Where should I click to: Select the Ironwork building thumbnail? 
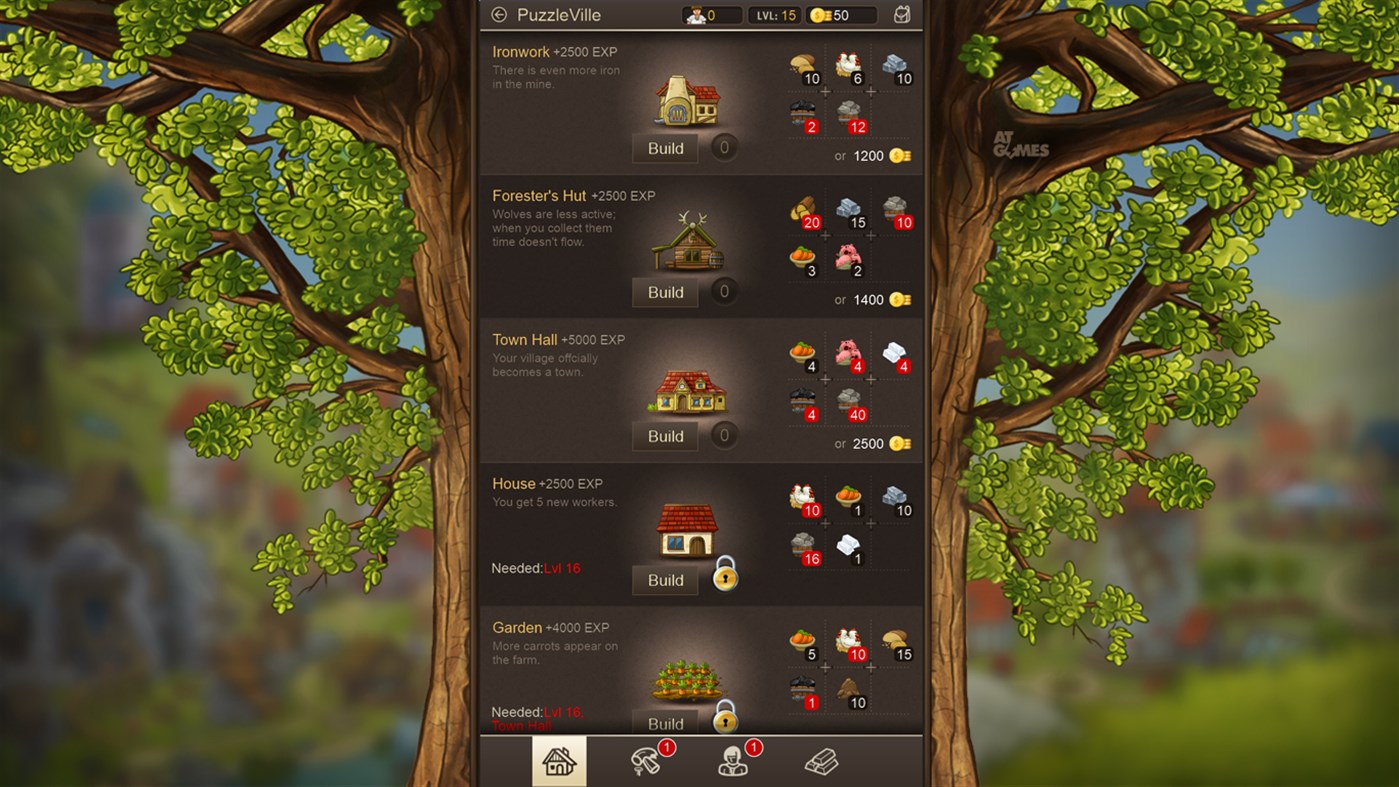pyautogui.click(x=685, y=100)
